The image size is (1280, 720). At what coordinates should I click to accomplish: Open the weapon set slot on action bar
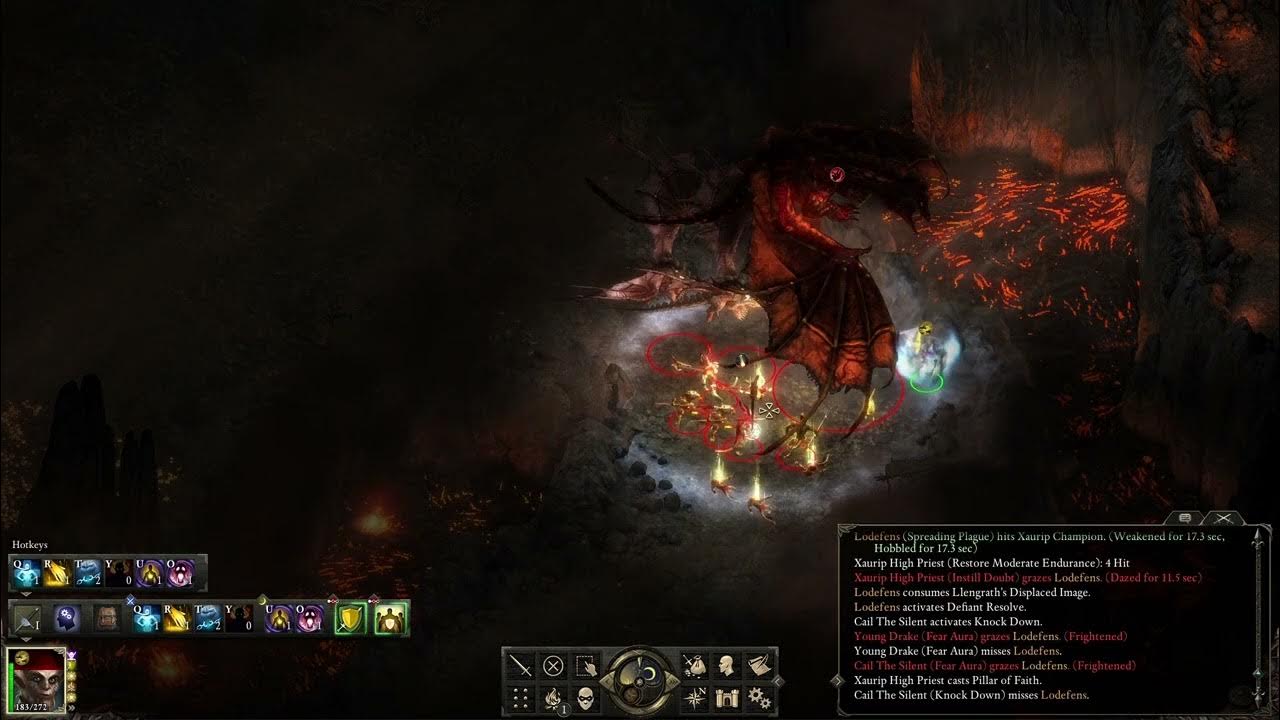pyautogui.click(x=27, y=619)
